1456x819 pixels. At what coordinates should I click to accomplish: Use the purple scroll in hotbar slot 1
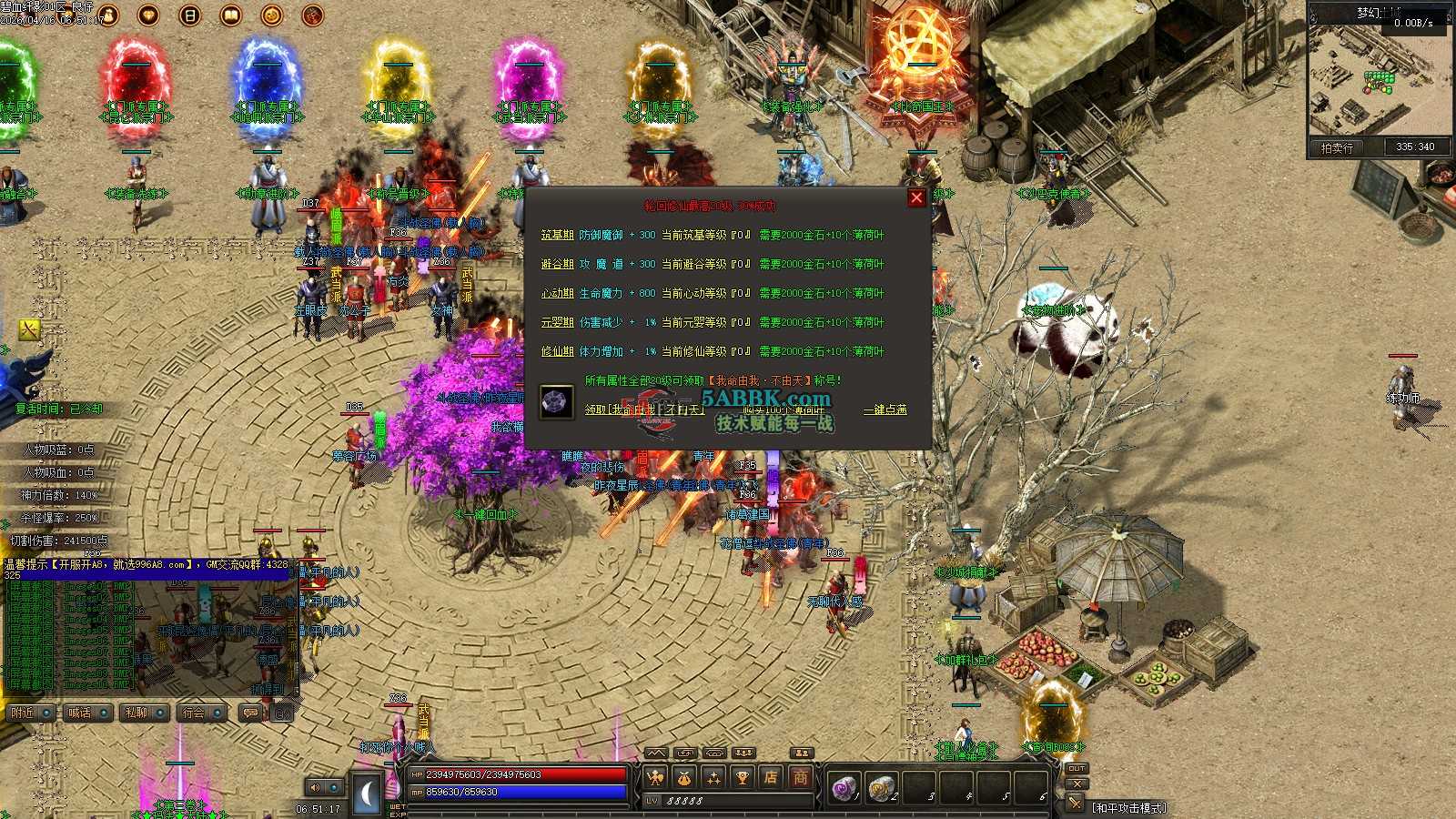pyautogui.click(x=844, y=787)
